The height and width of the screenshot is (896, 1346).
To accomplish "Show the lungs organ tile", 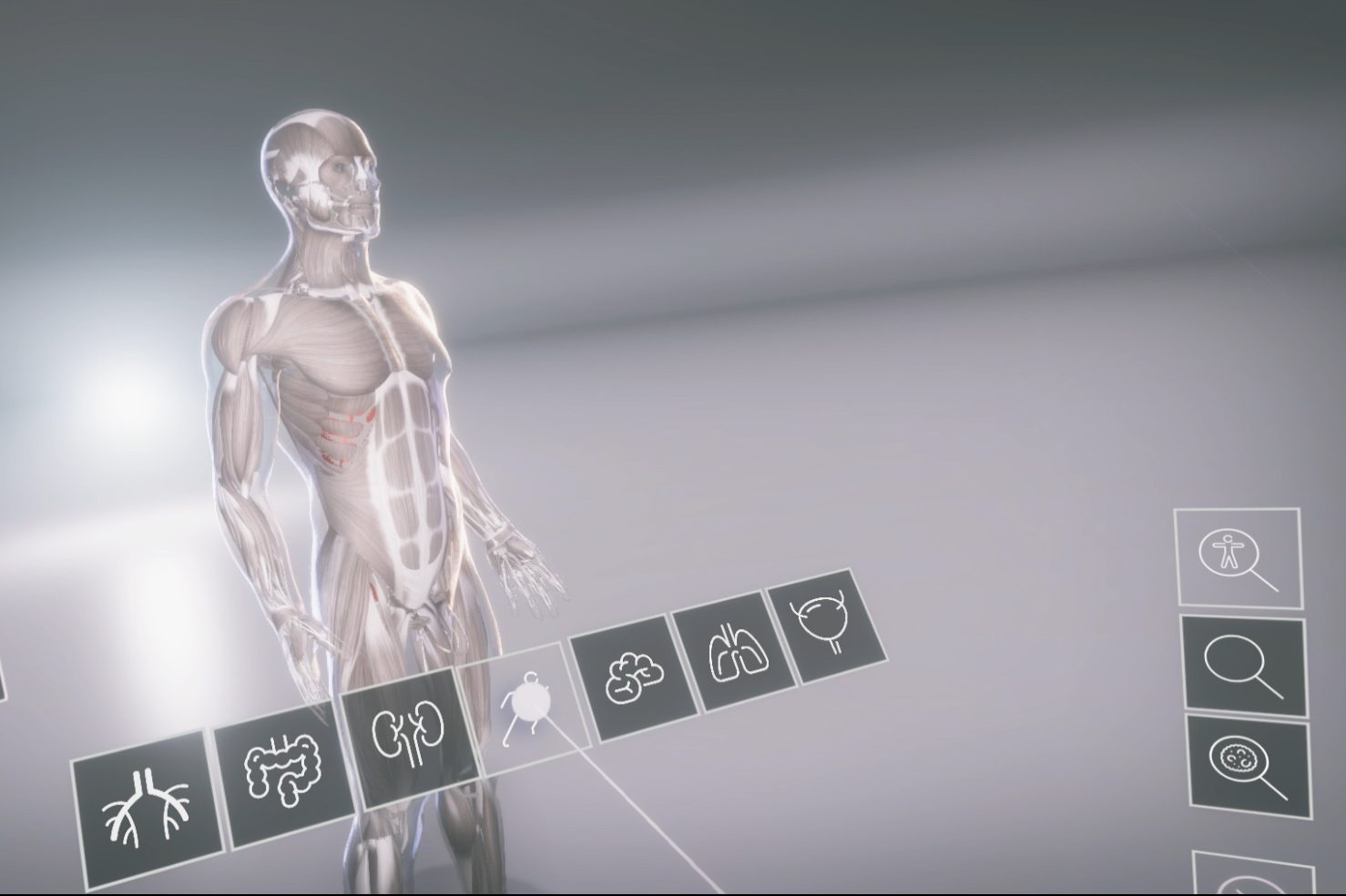I will 735,650.
